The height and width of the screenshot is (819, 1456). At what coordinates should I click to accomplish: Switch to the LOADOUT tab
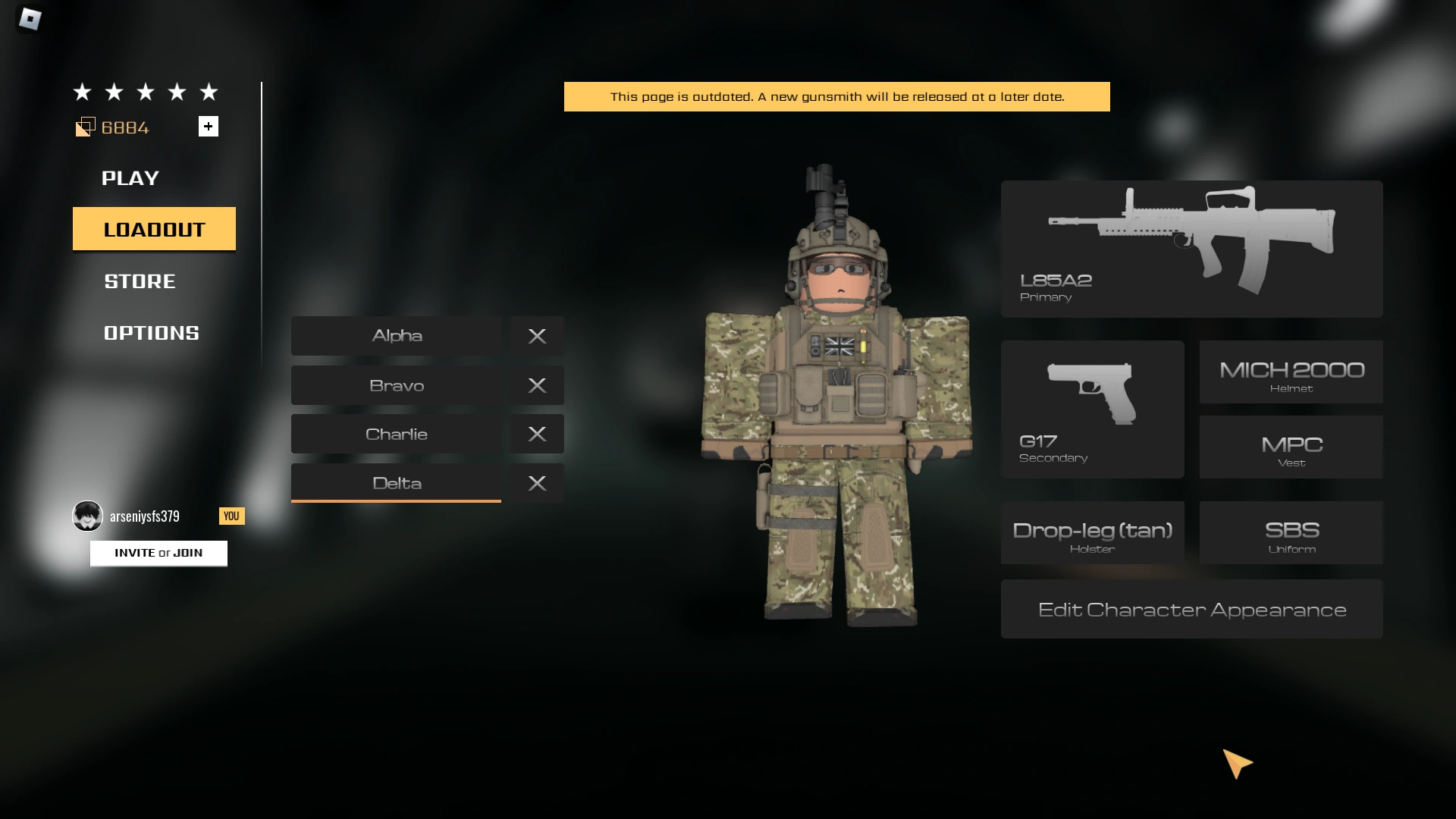point(154,228)
